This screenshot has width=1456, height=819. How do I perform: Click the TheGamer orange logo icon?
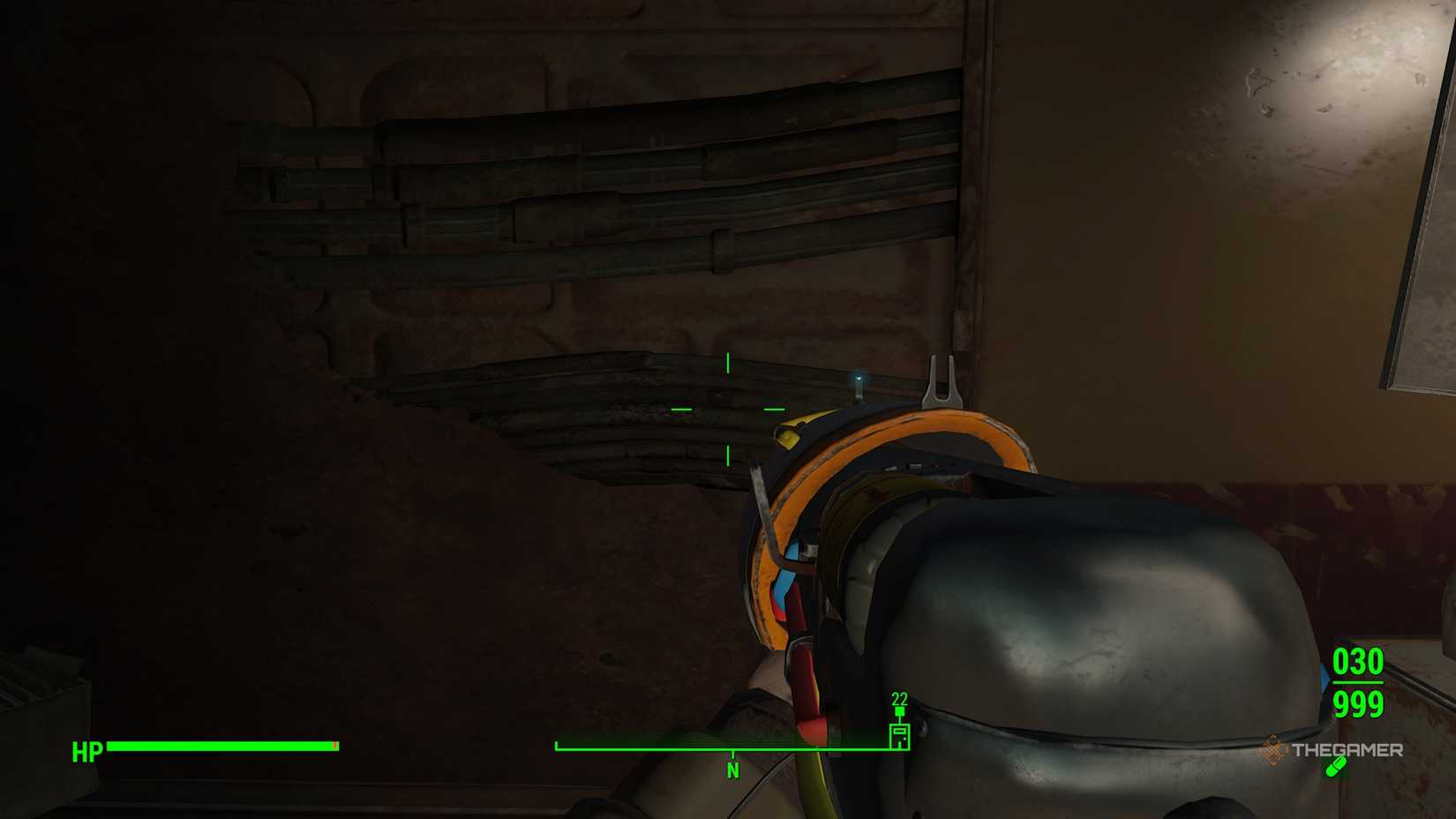(x=1273, y=750)
